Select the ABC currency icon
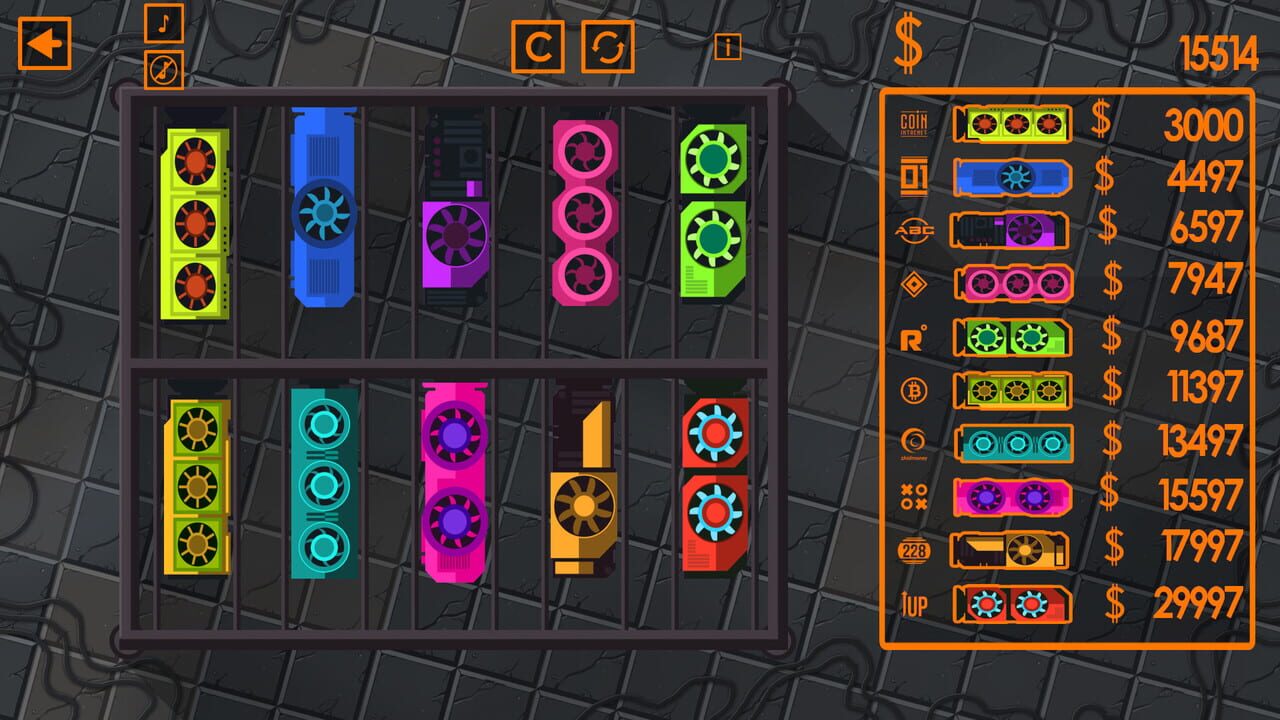Image resolution: width=1280 pixels, height=720 pixels. [x=915, y=227]
